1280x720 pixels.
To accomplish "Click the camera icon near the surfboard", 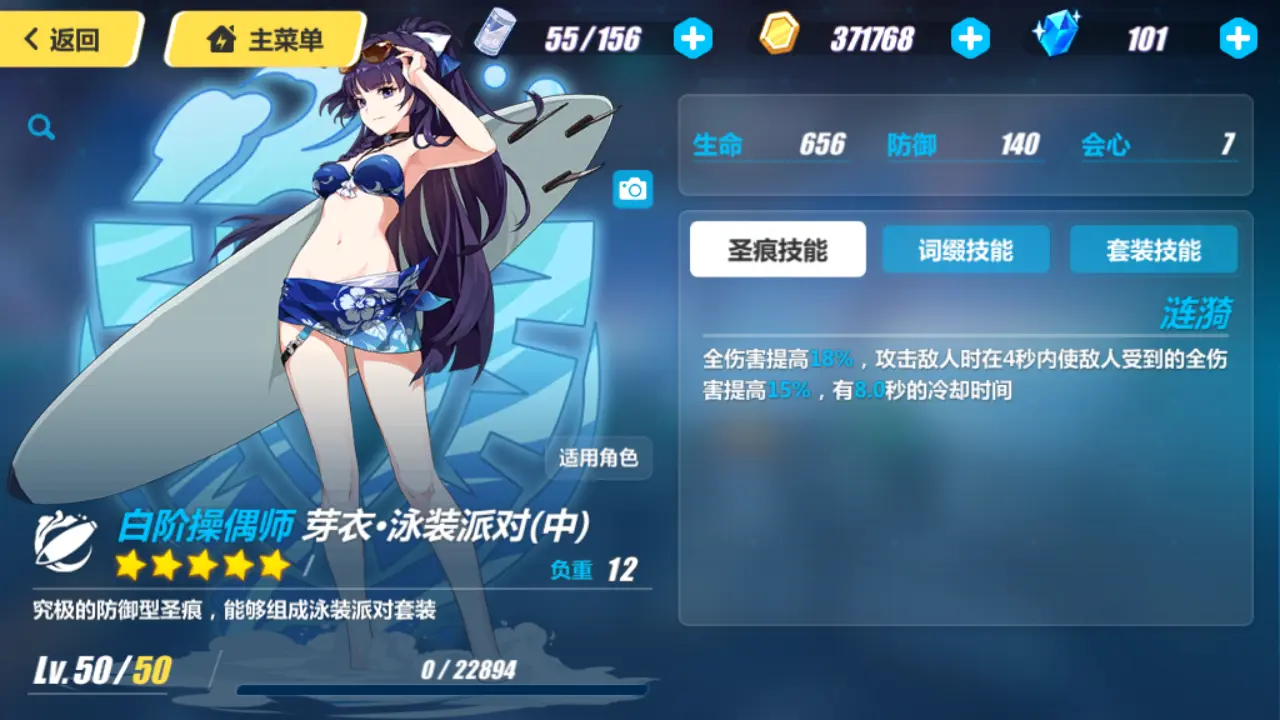I will point(634,189).
